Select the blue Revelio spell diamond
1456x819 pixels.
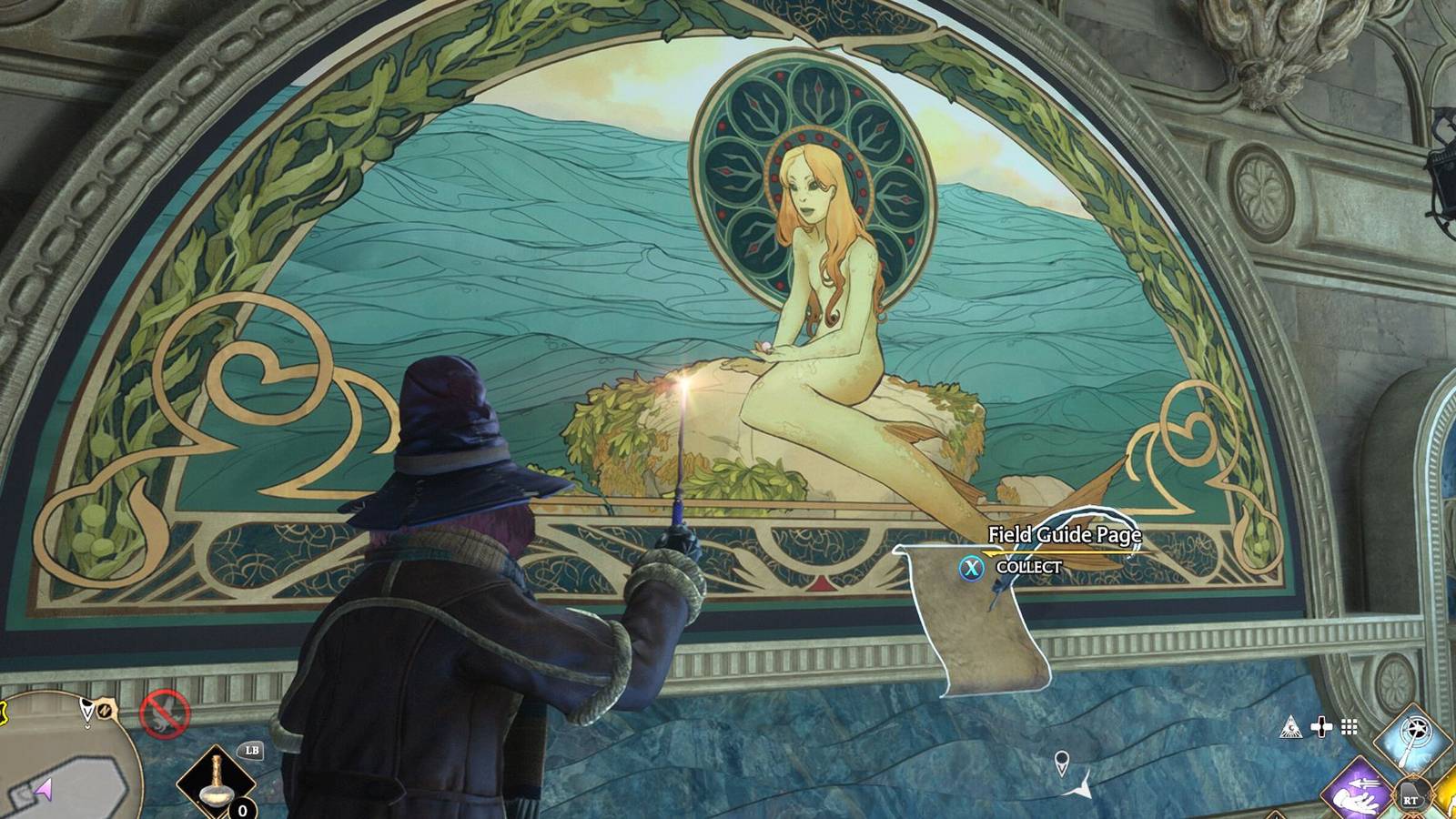point(1413,740)
